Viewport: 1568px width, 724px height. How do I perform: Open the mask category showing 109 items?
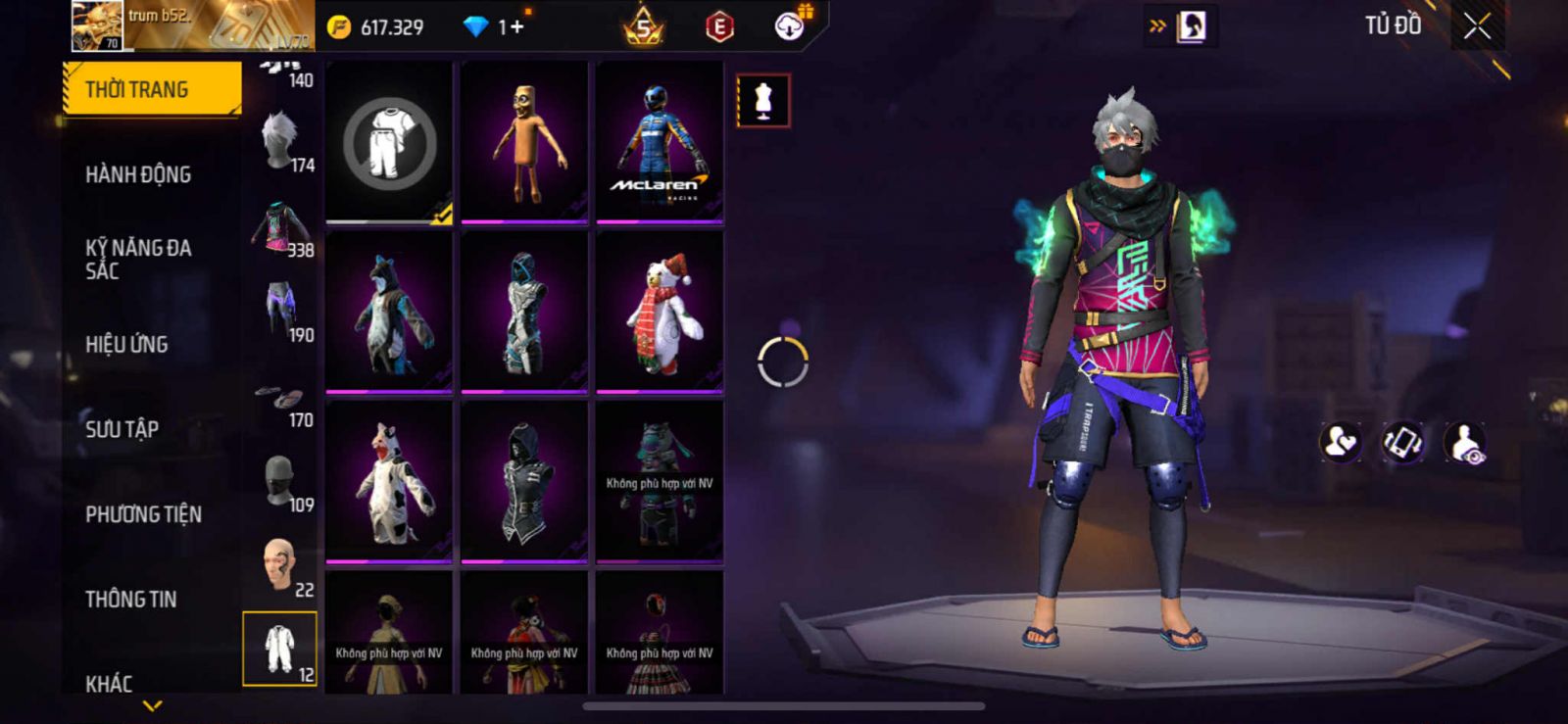tap(280, 482)
